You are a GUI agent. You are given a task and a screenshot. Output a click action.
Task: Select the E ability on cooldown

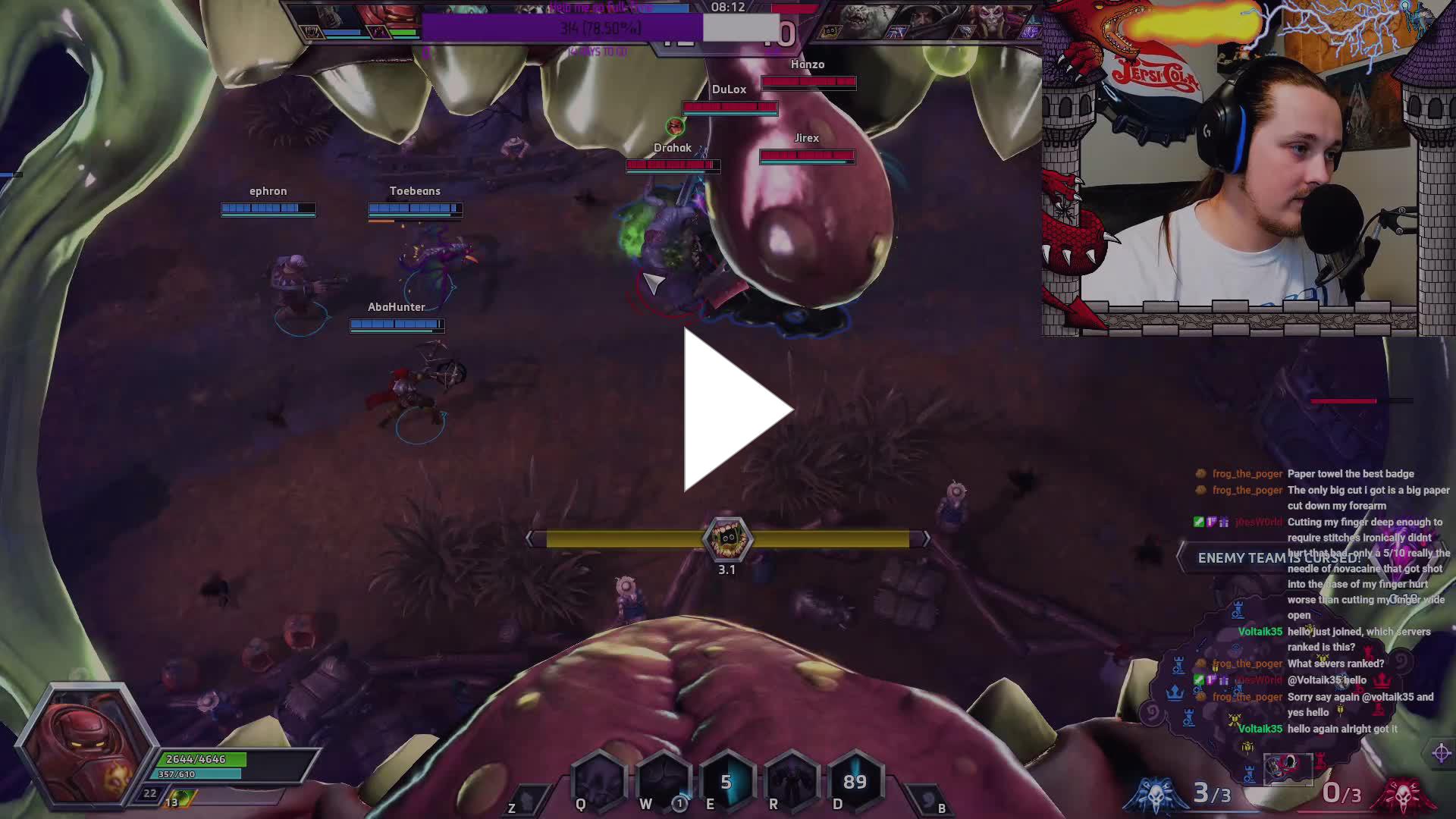[x=726, y=780]
